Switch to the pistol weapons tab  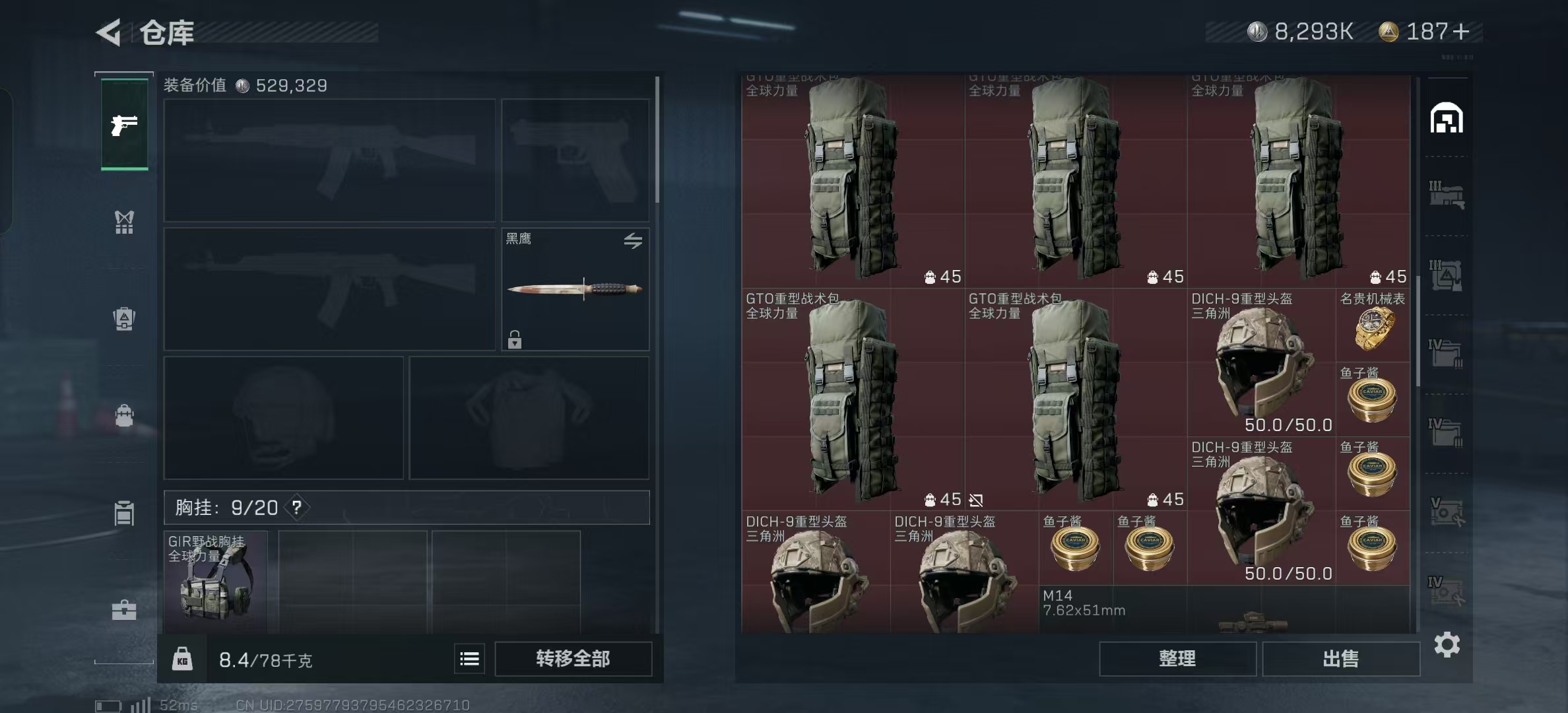(124, 125)
